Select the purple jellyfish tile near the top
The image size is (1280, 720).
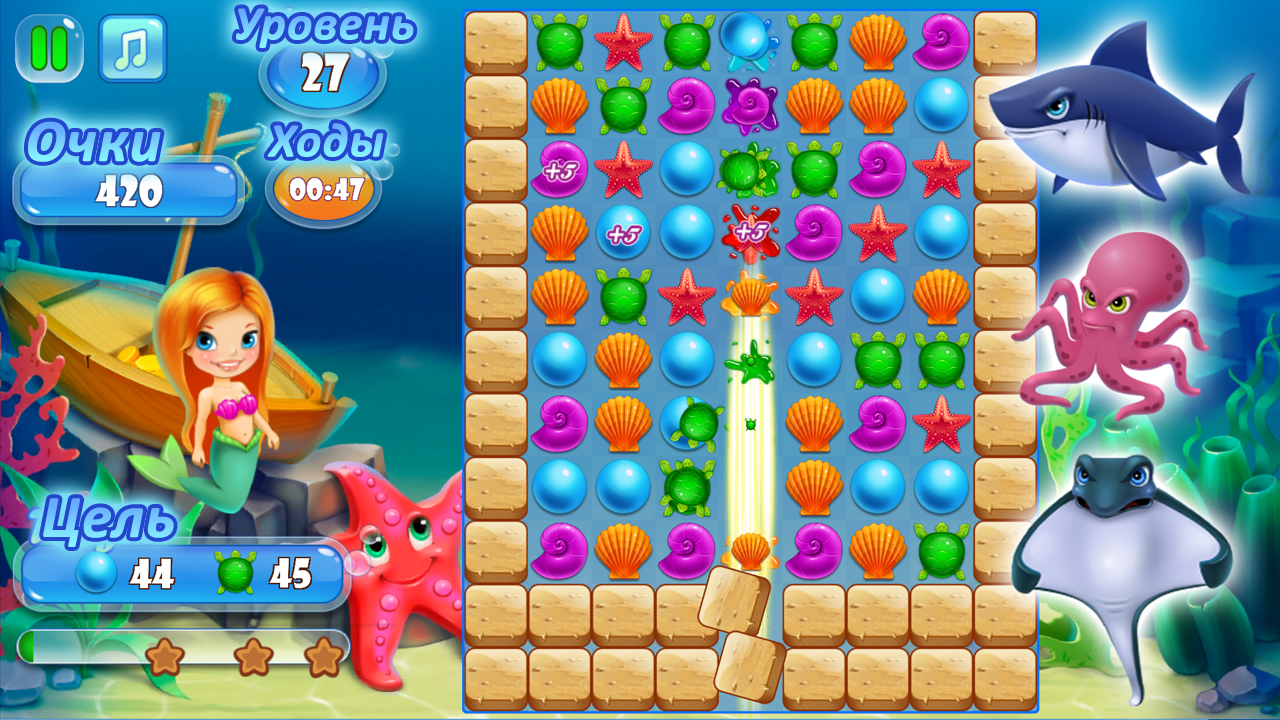pyautogui.click(x=748, y=107)
